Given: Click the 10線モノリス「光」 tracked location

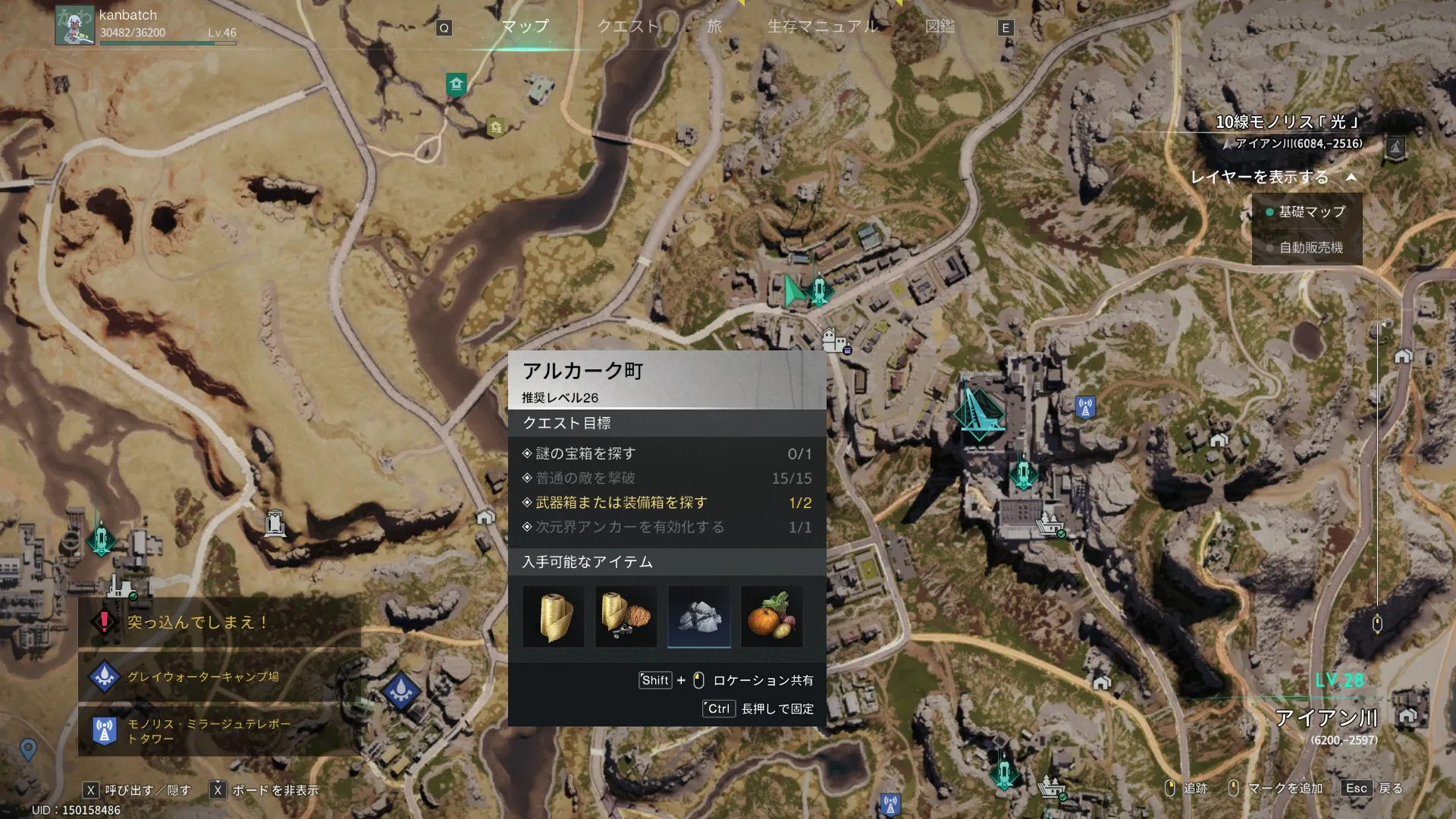Looking at the screenshot, I should tap(1287, 122).
